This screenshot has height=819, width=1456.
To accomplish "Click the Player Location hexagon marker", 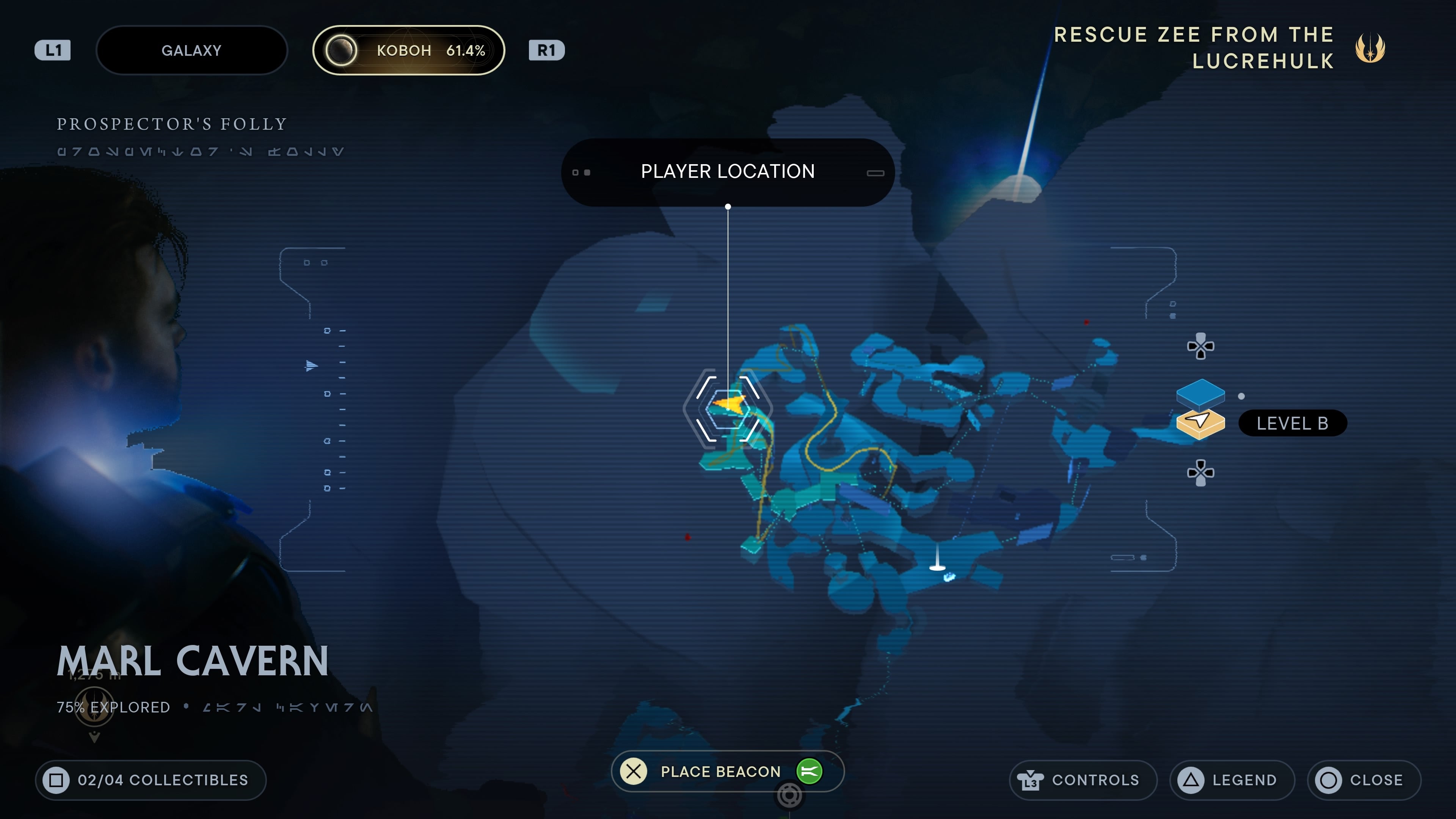I will coord(728,408).
